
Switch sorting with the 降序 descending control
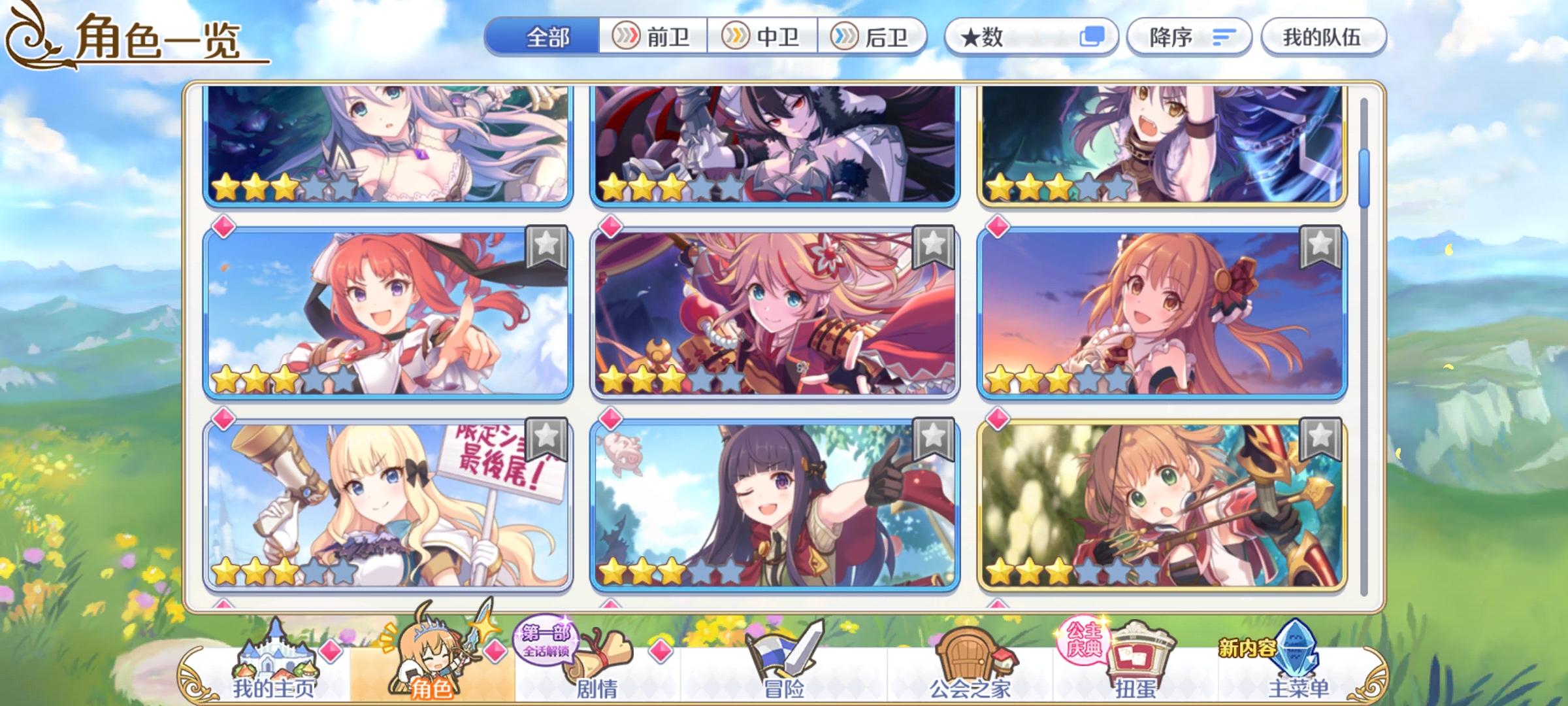1189,37
